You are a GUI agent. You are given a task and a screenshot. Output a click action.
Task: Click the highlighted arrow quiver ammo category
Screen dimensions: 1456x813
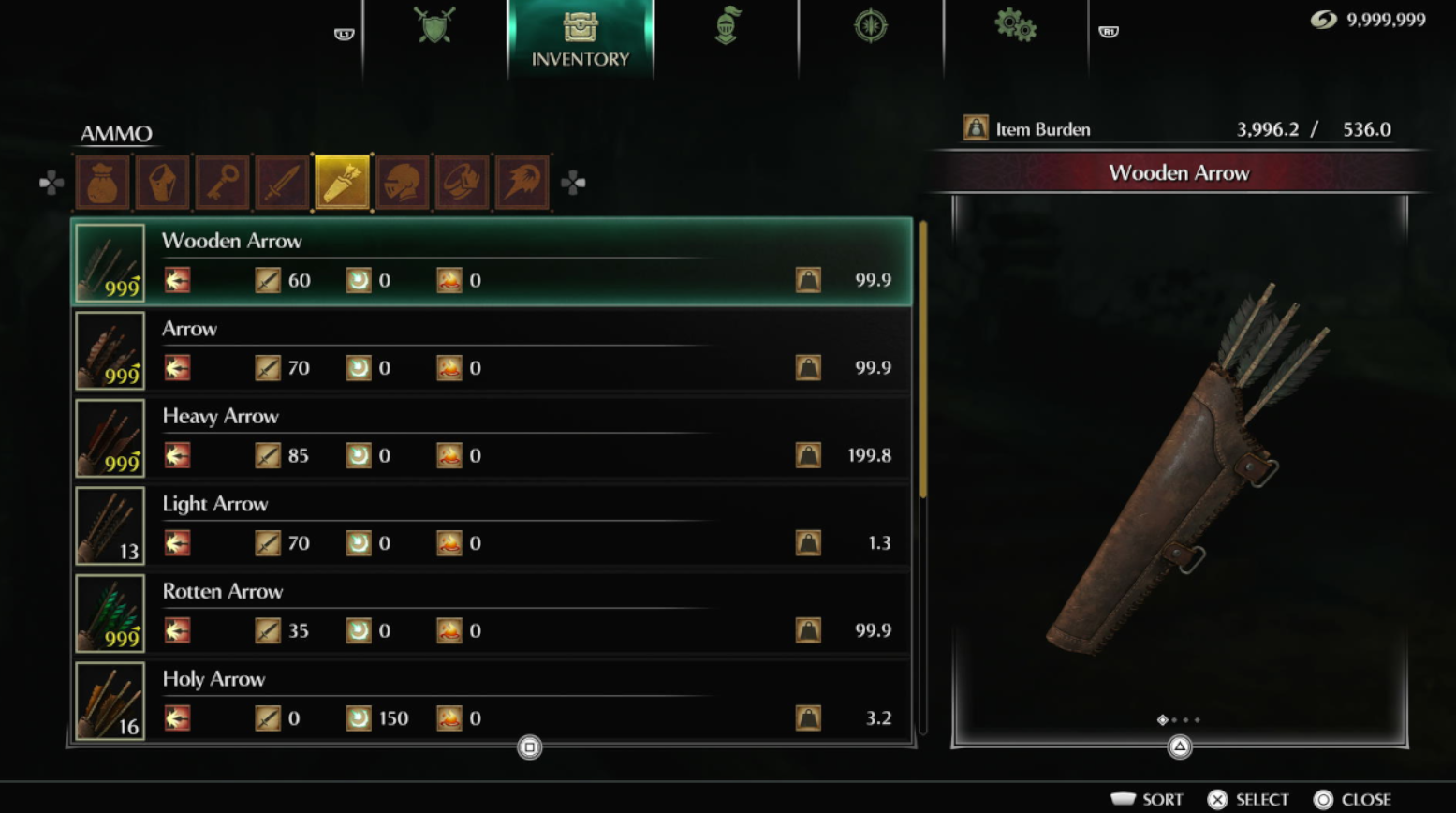point(342,183)
